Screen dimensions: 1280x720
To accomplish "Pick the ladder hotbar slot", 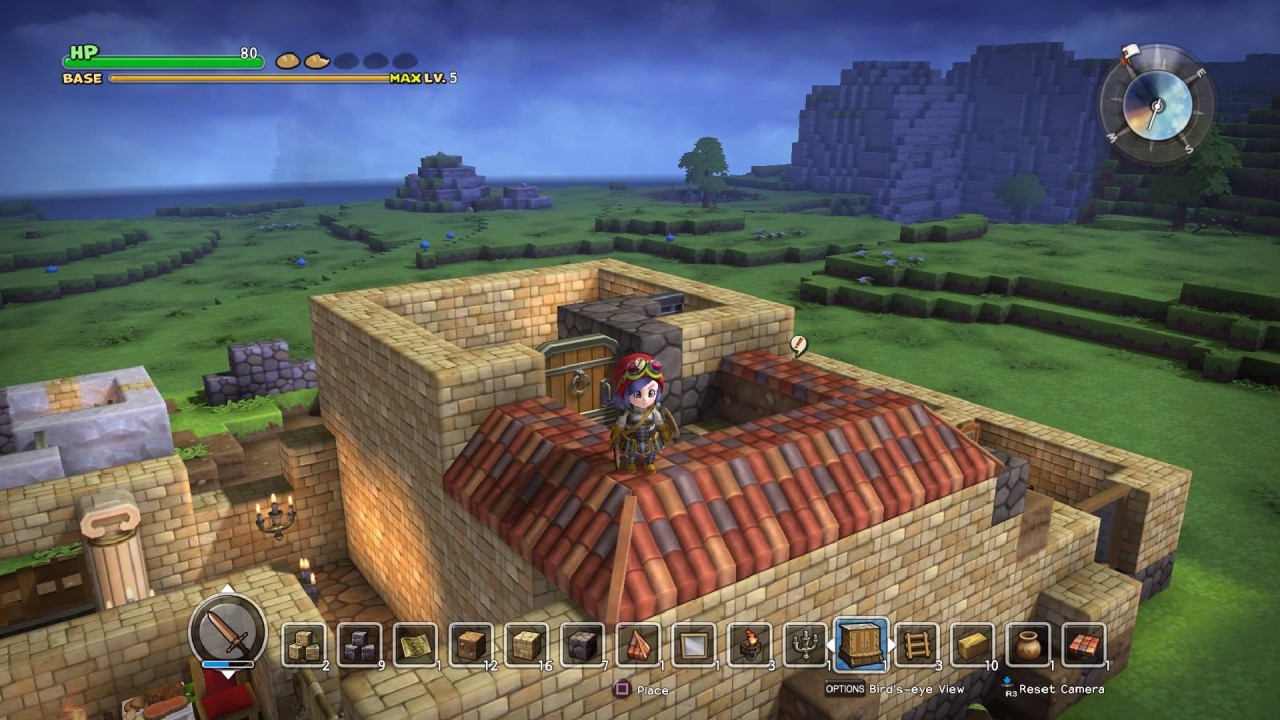I will click(916, 645).
